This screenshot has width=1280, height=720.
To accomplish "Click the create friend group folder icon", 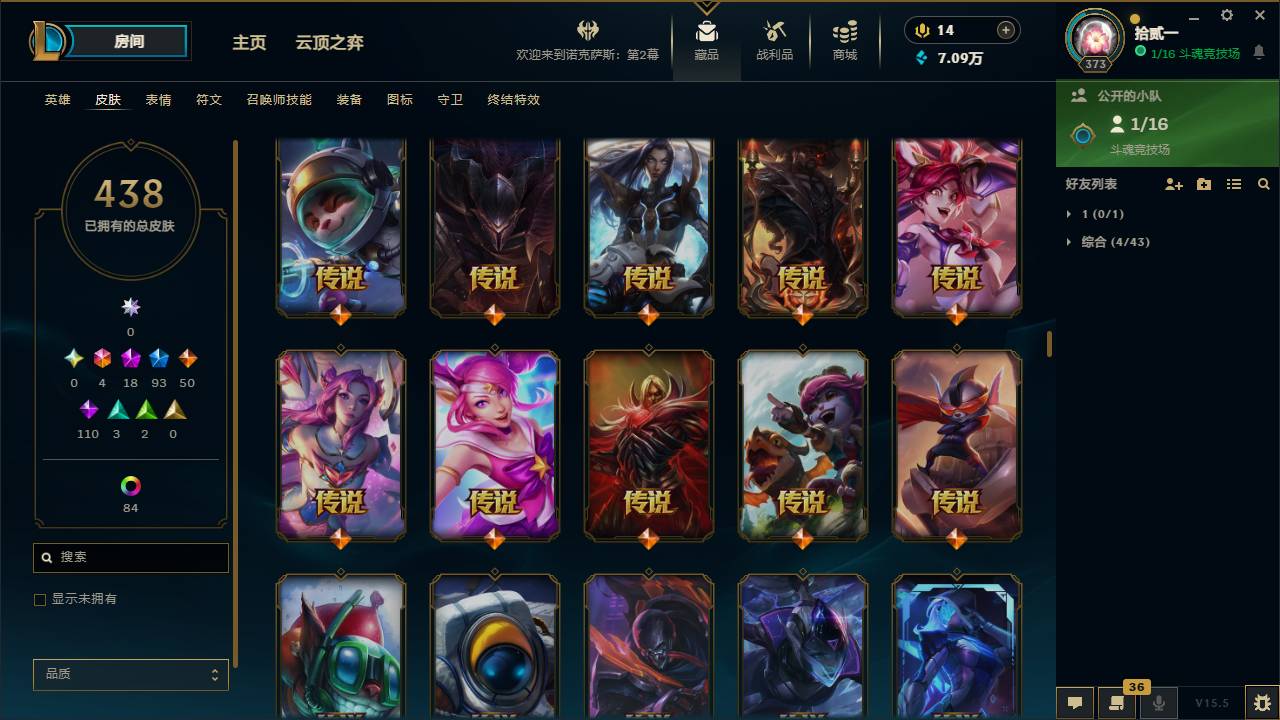I will coord(1204,184).
